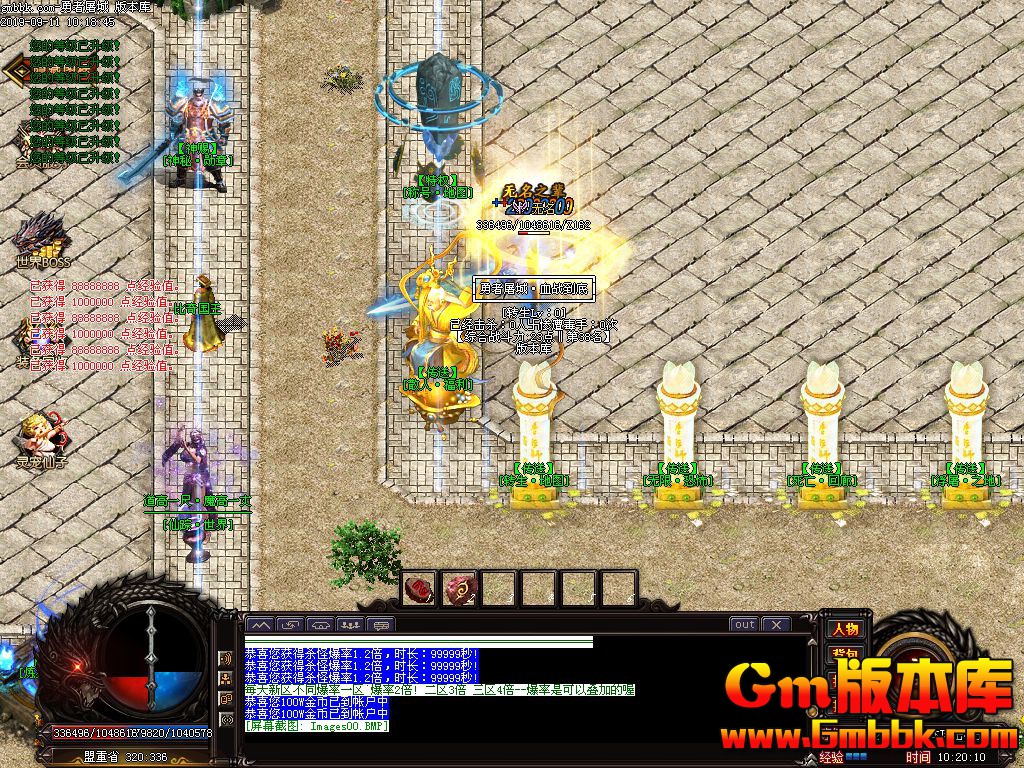
Task: Close the chat panel with X button
Action: click(x=776, y=625)
